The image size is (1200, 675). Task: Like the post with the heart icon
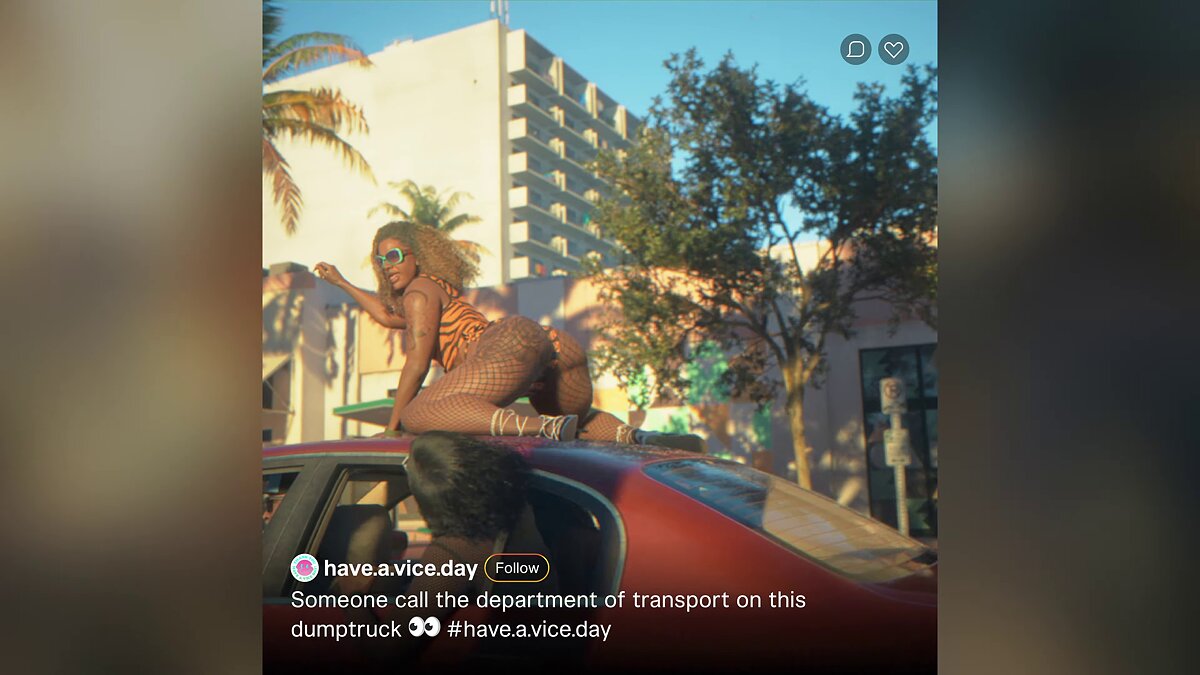point(893,49)
